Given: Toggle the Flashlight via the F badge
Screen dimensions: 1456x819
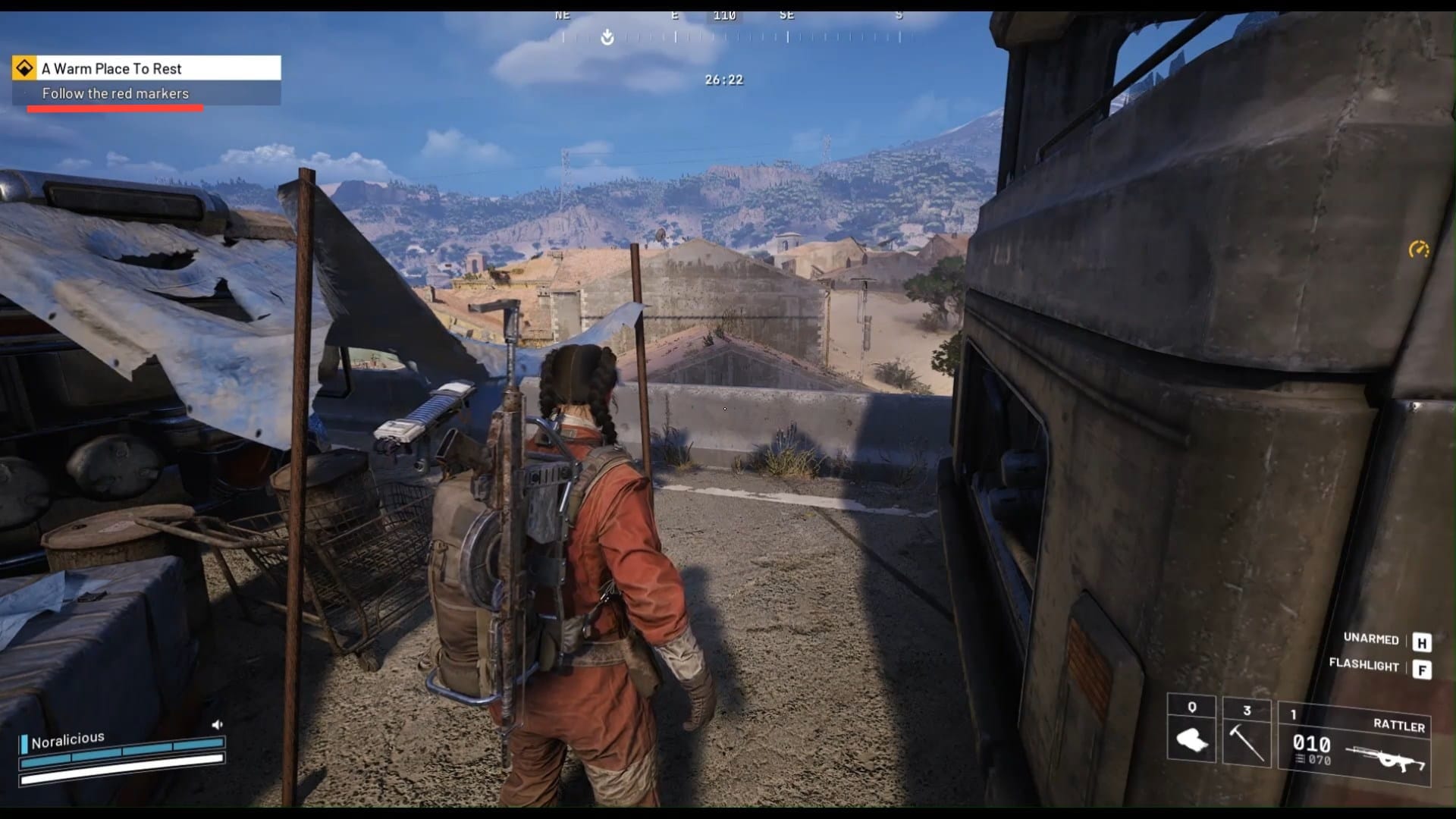Looking at the screenshot, I should pyautogui.click(x=1420, y=667).
